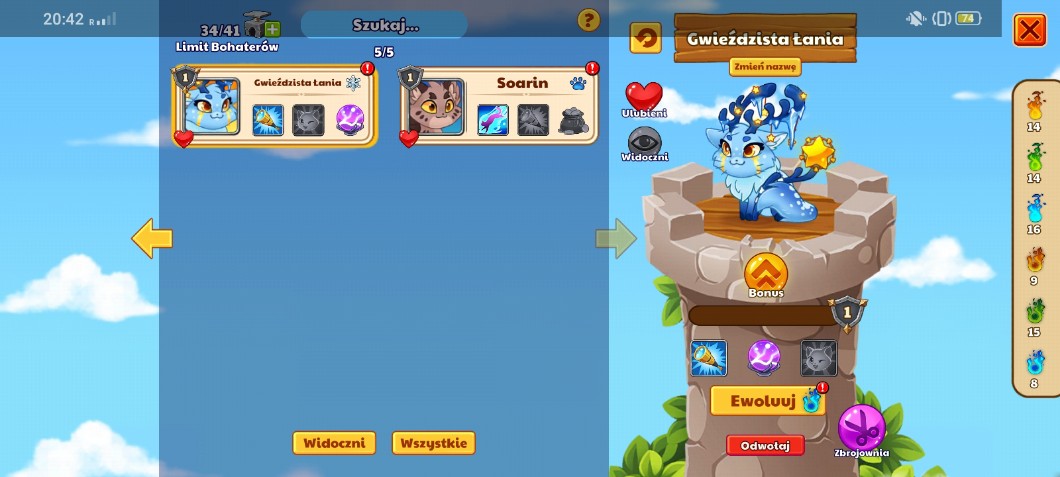
Task: Open the question mark help button
Action: click(x=589, y=20)
